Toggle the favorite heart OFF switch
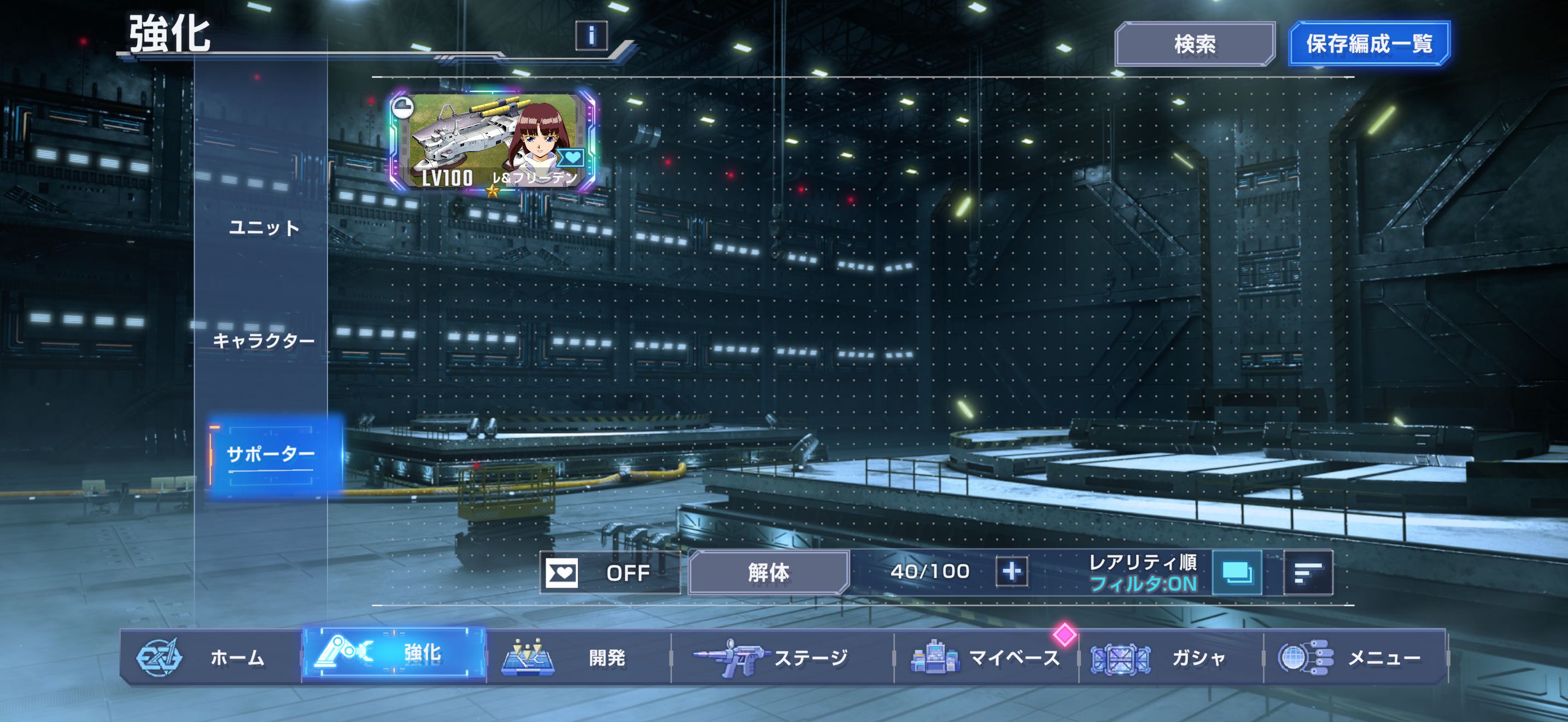Screen dimensions: 1568x722 pyautogui.click(x=609, y=572)
